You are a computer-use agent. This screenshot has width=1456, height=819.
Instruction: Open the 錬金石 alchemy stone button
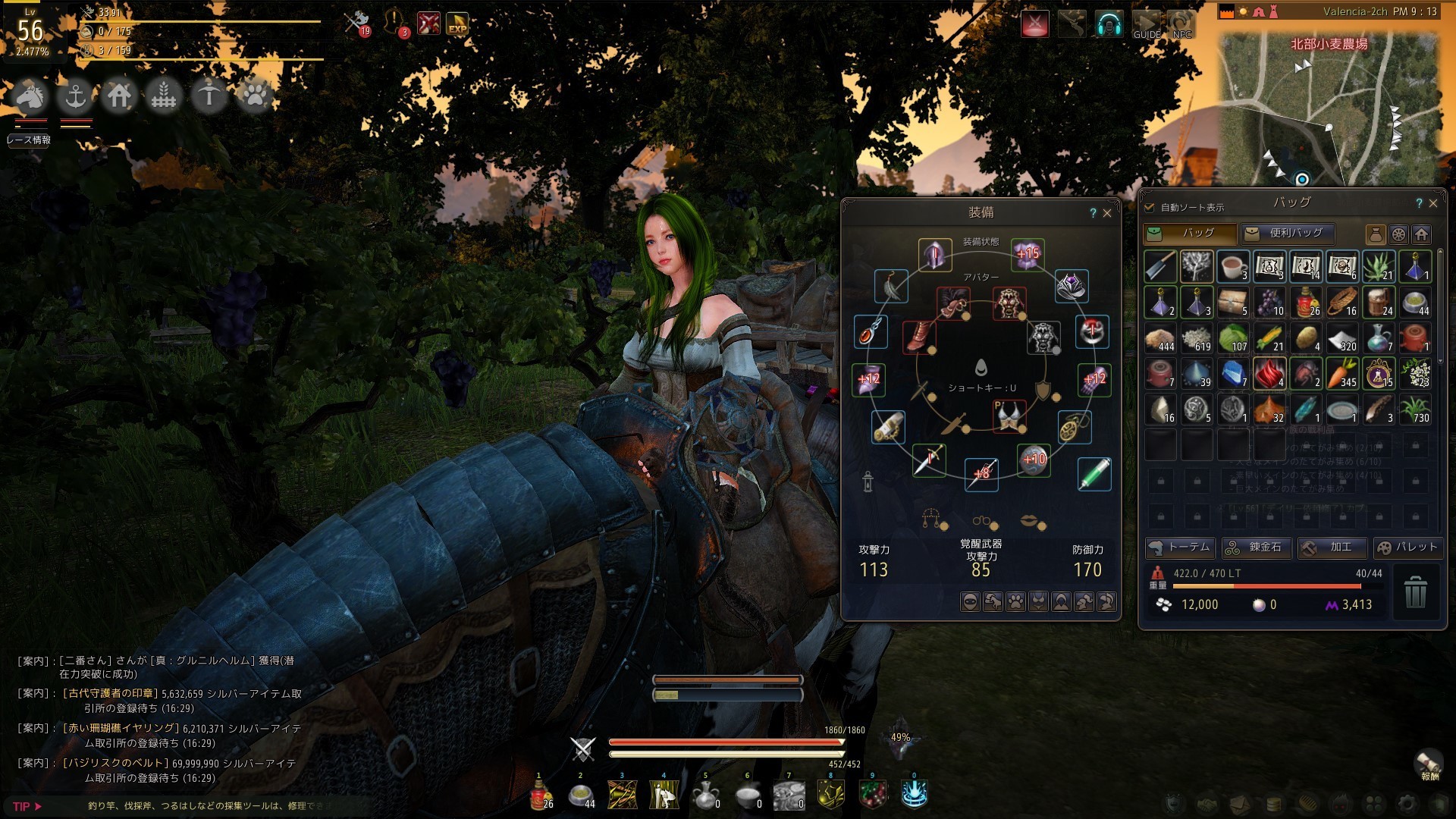(x=1257, y=547)
